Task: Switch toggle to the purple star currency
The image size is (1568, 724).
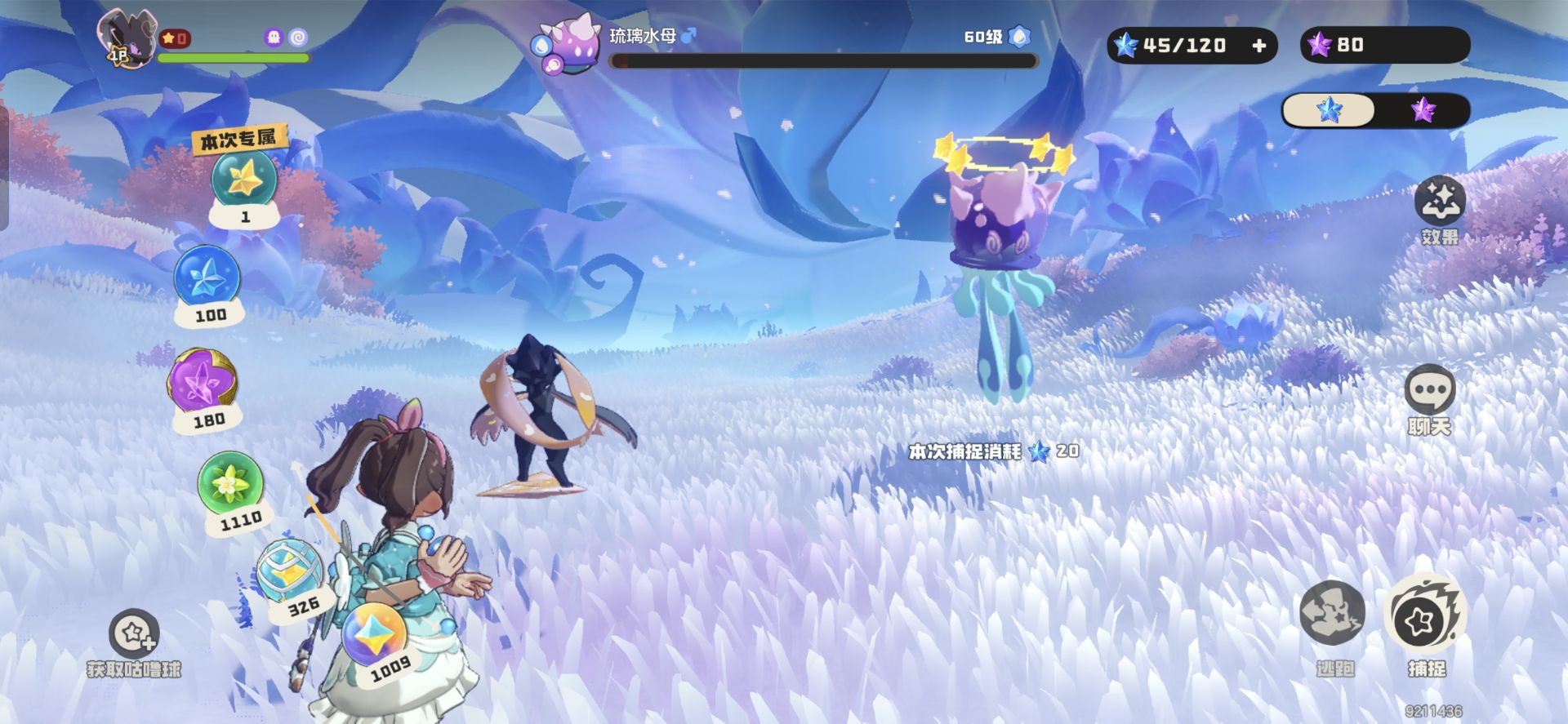Action: click(x=1423, y=110)
